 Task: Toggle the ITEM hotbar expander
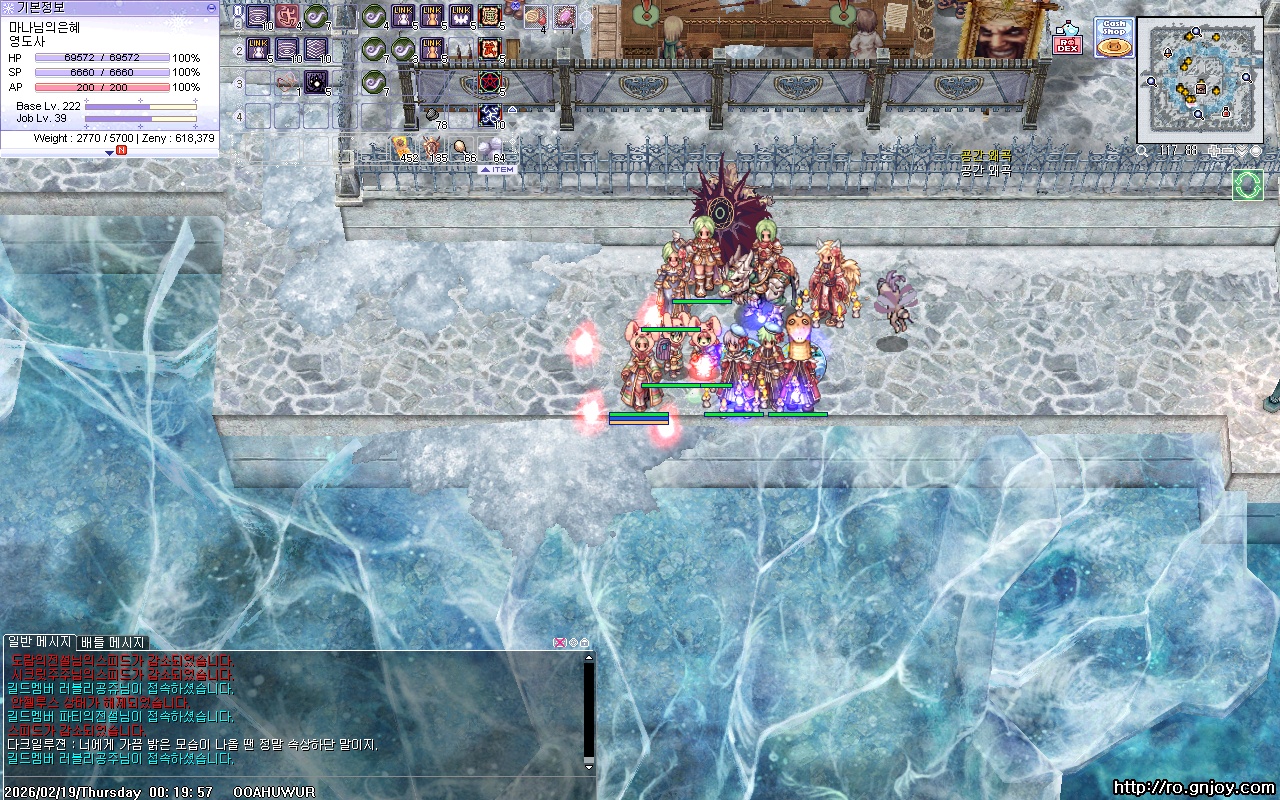[x=497, y=169]
